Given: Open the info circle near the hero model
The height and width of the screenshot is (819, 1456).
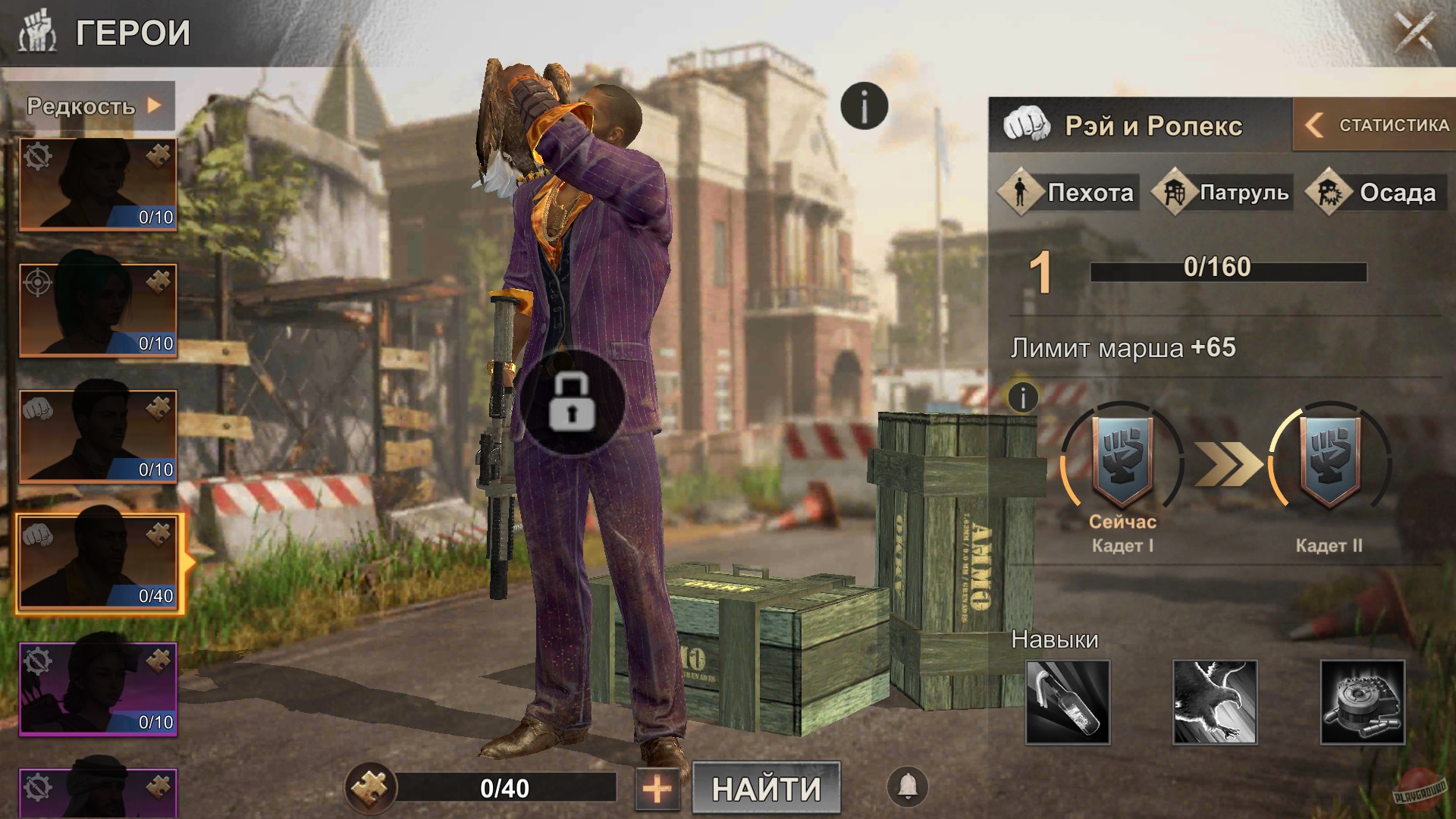Looking at the screenshot, I should coord(863,105).
